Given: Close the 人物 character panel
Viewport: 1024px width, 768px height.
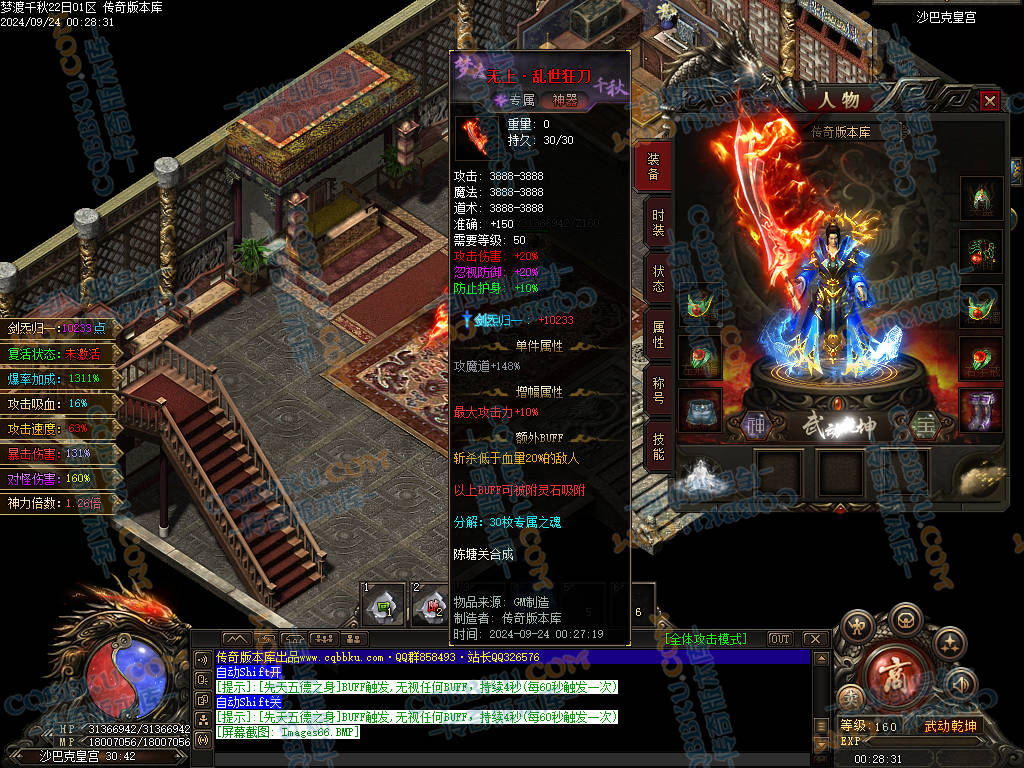Looking at the screenshot, I should (989, 101).
